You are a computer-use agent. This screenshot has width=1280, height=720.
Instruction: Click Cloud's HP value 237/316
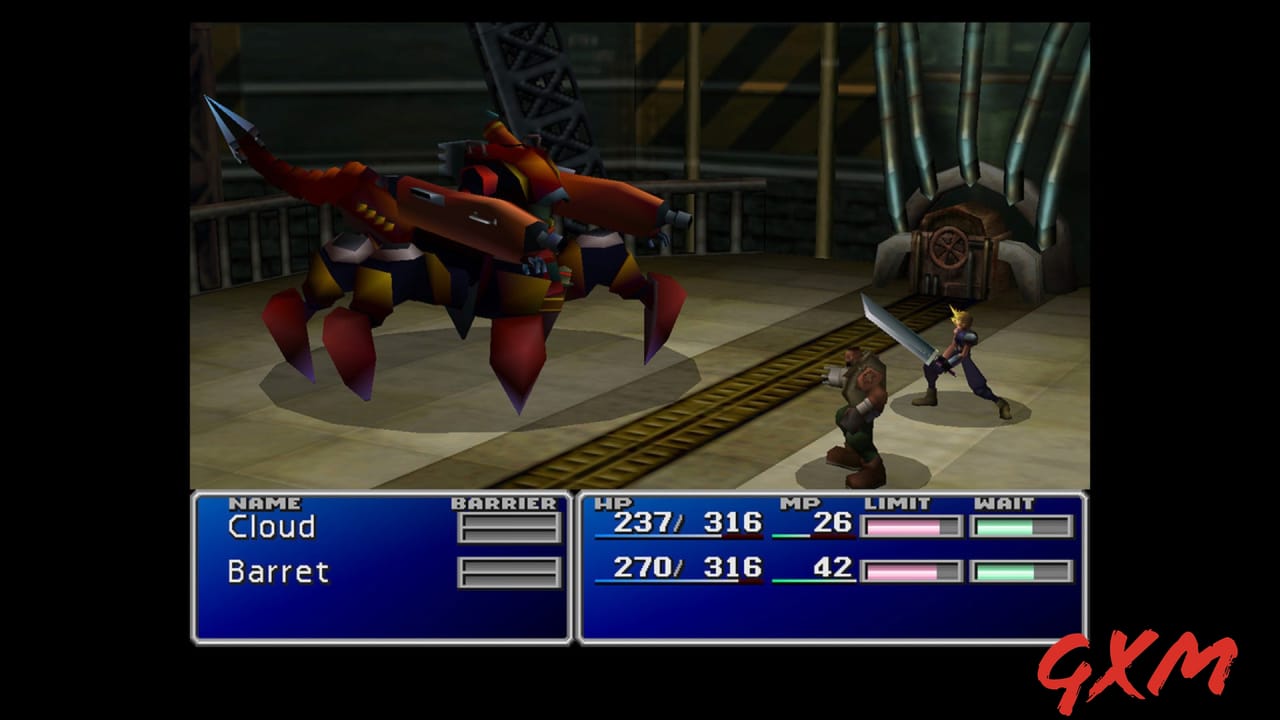coord(687,523)
